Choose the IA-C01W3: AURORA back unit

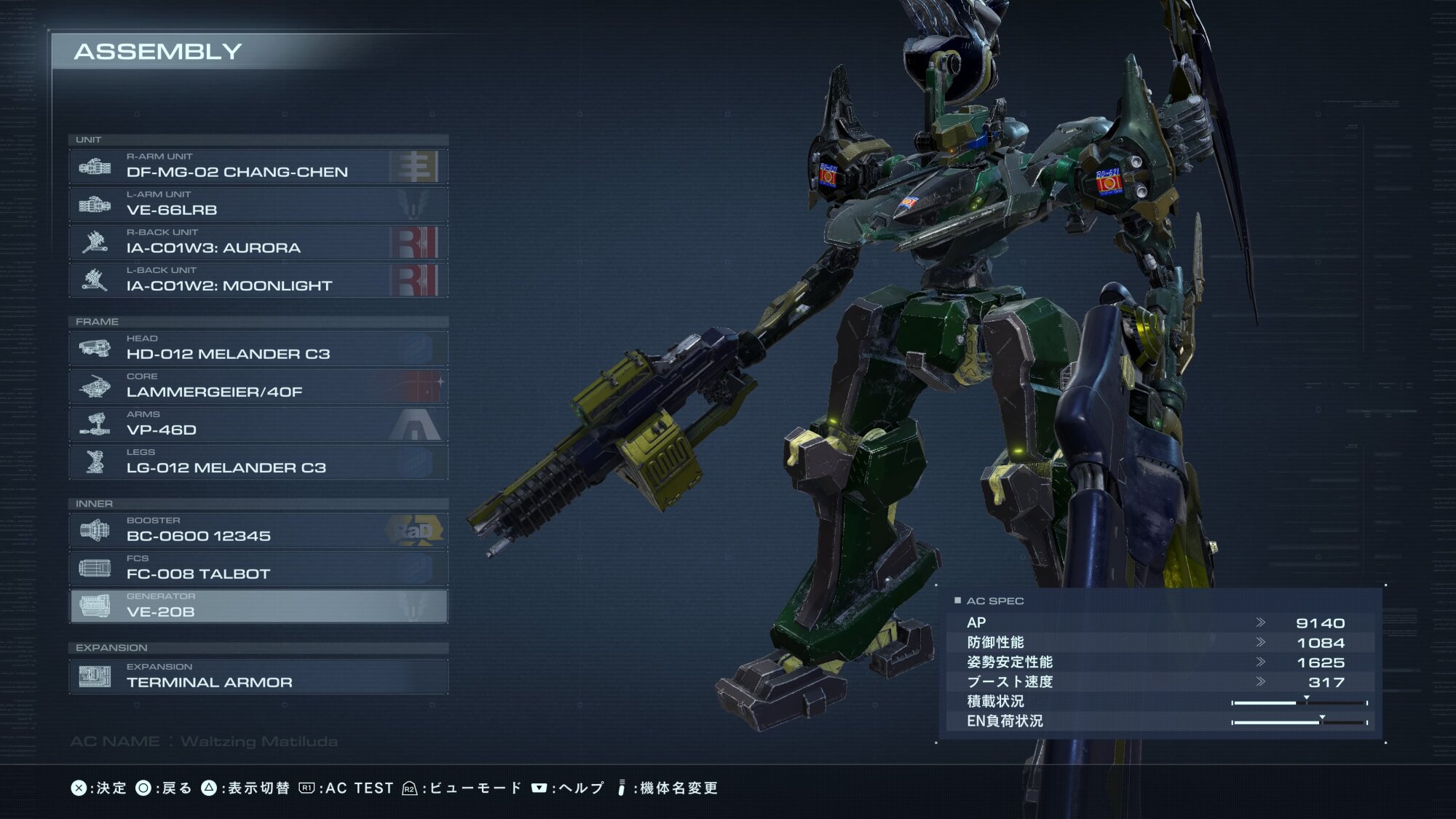tap(258, 242)
